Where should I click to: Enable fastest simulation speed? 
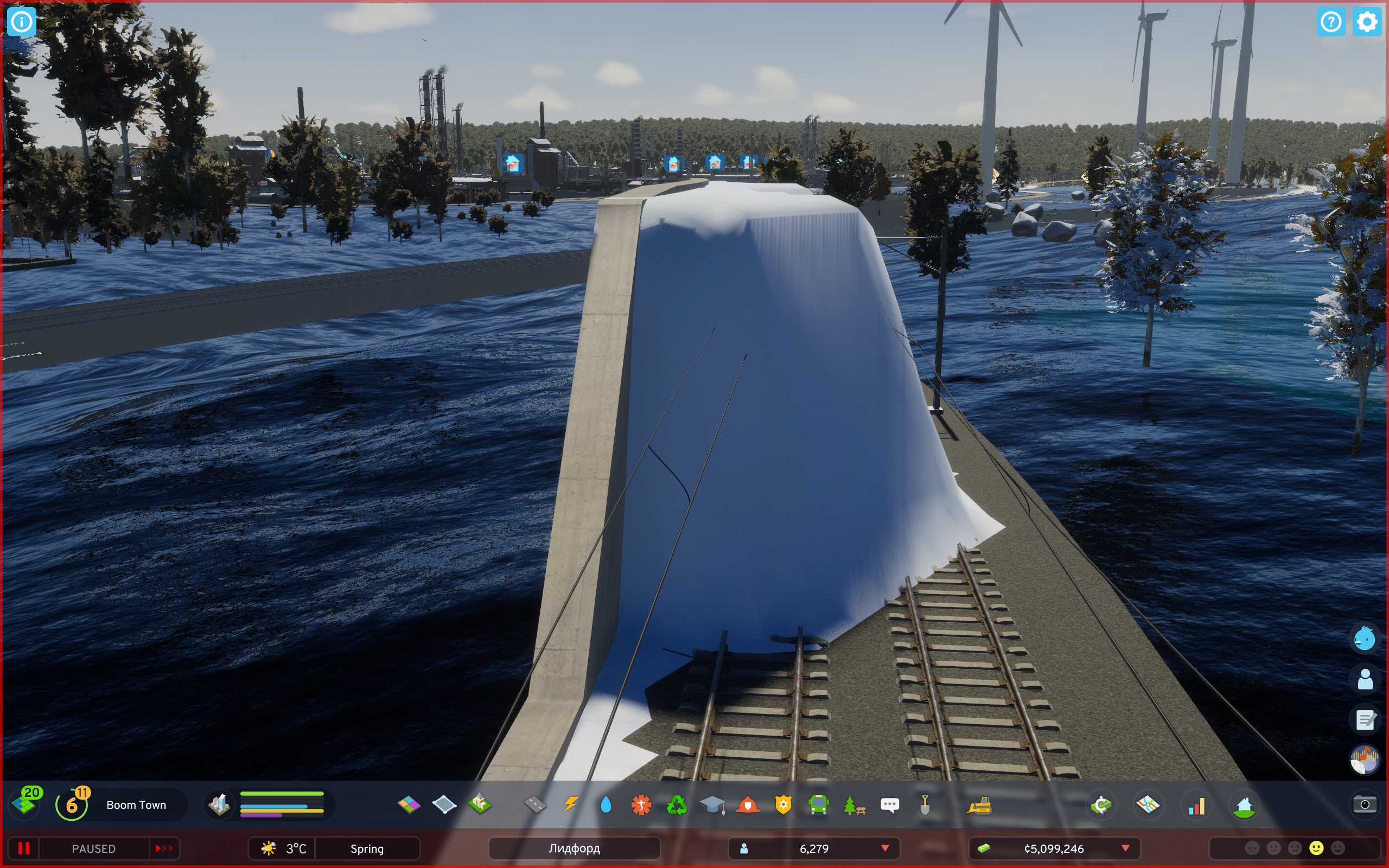click(x=165, y=848)
